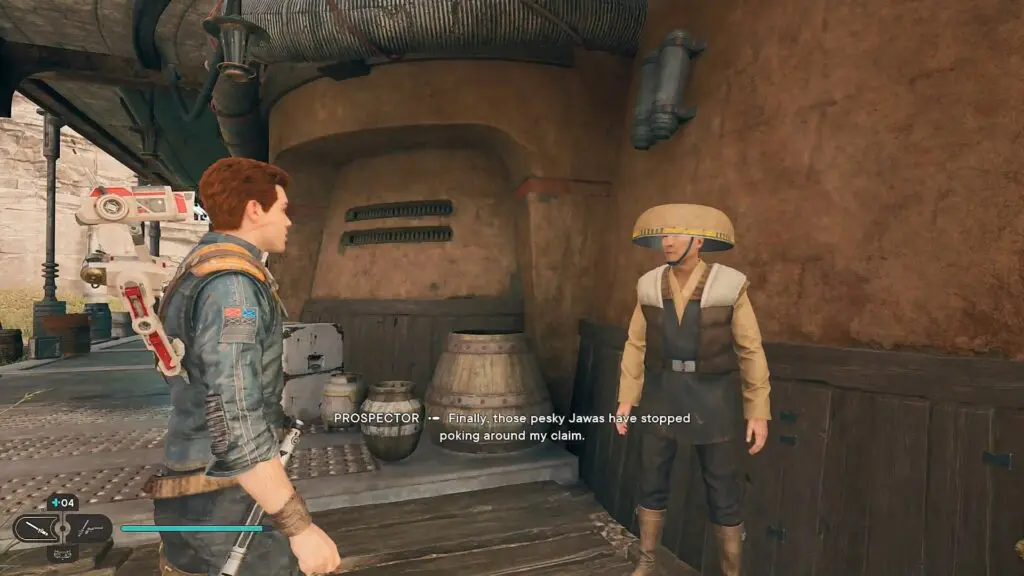1024x576 pixels.
Task: Select the icon below the stance selector
Action: 62,553
